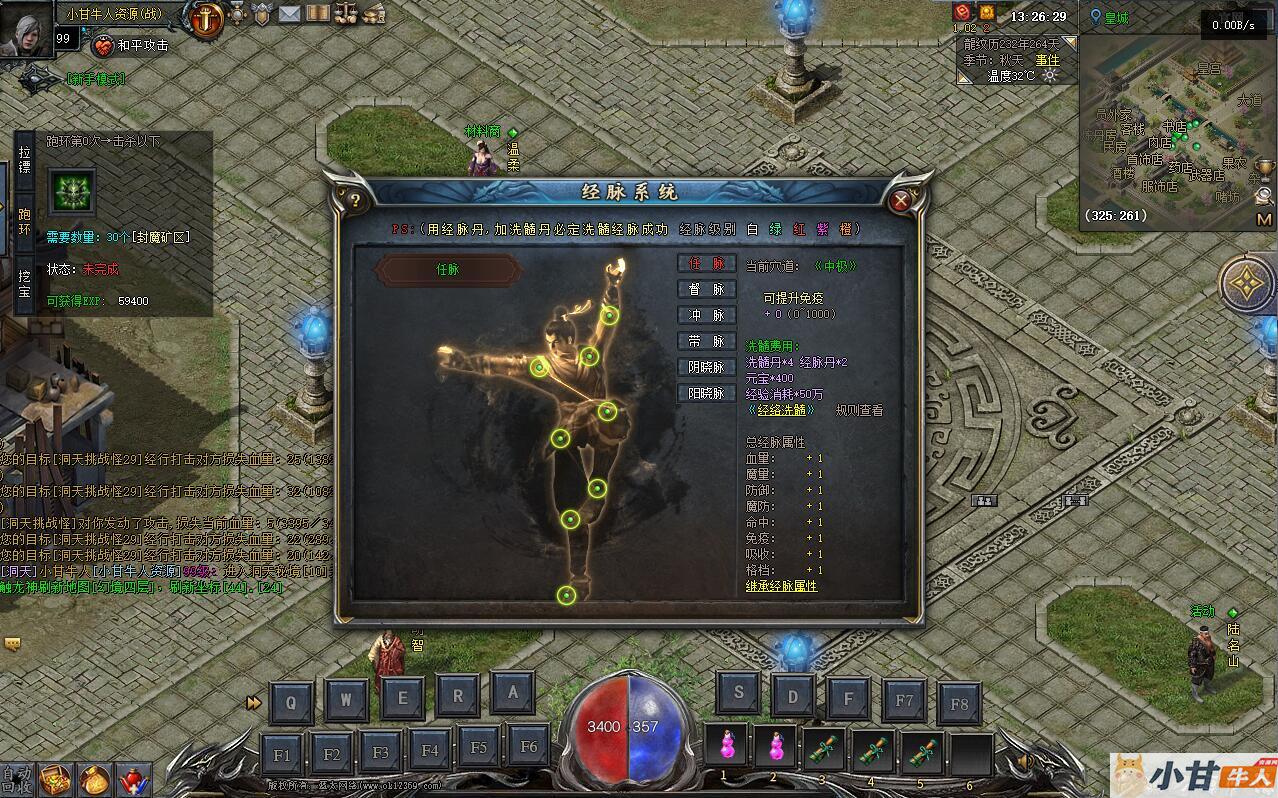Toggle the 自动回收 auto-recycle button
Image resolution: width=1278 pixels, height=798 pixels.
(16, 779)
